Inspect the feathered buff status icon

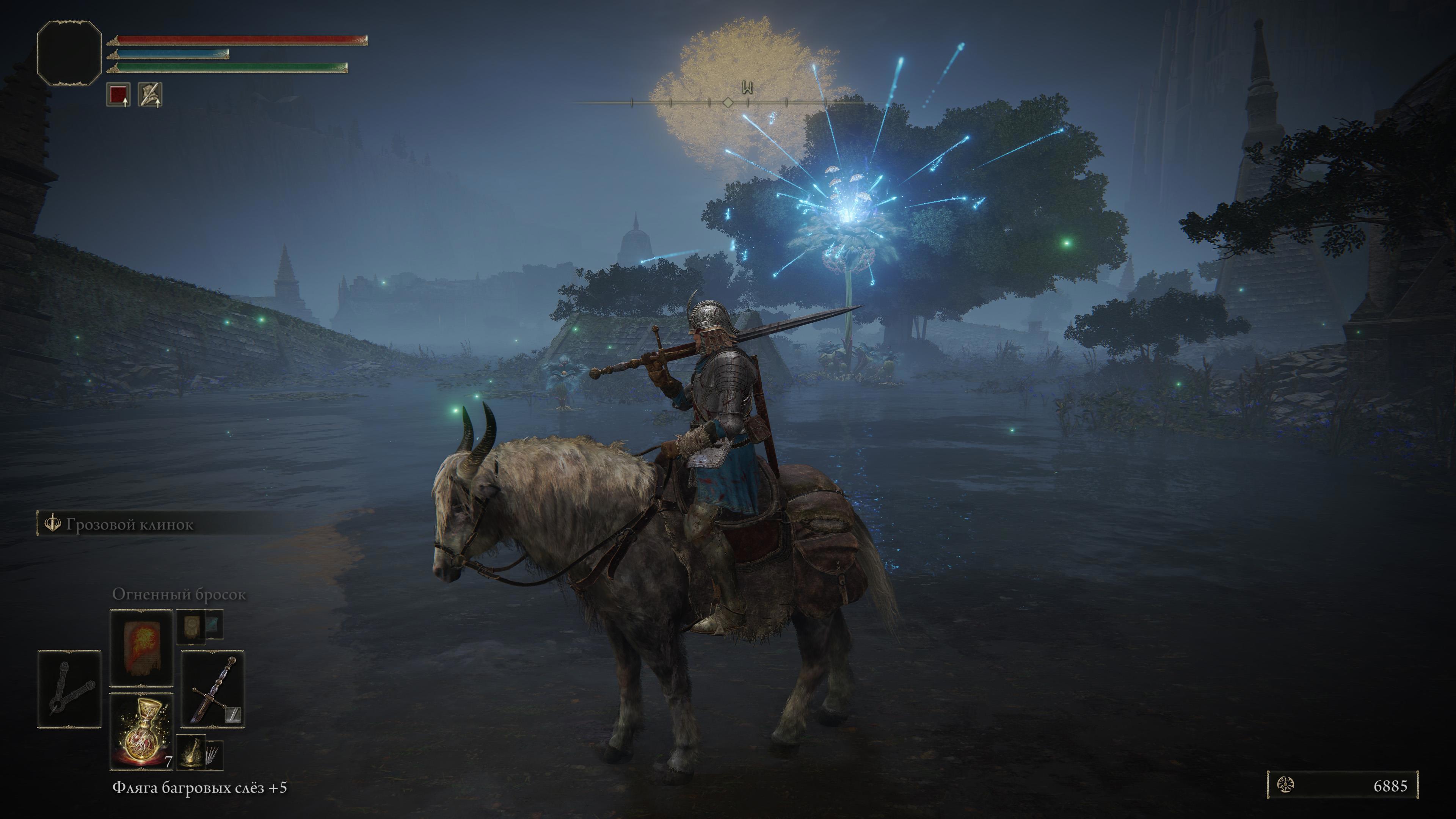[x=151, y=94]
